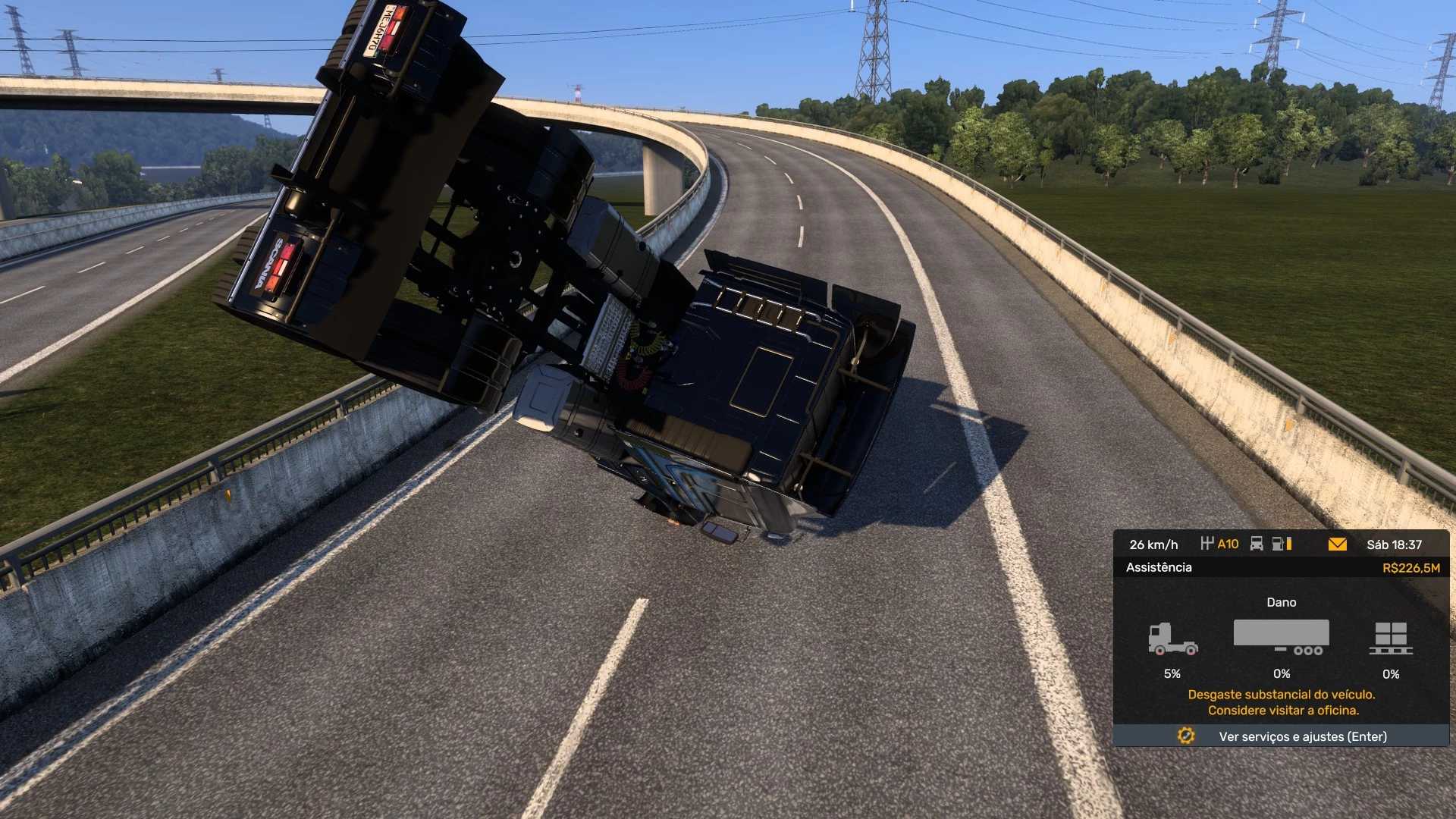The width and height of the screenshot is (1456, 819).
Task: Click the yellow mail envelope icon
Action: coord(1337,544)
